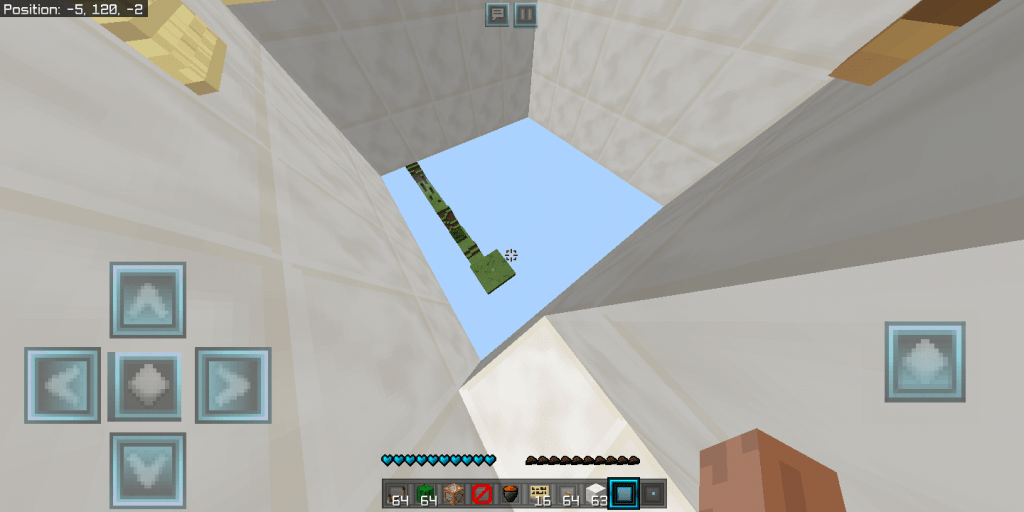Select the green cactus hotbar slot

coord(426,493)
